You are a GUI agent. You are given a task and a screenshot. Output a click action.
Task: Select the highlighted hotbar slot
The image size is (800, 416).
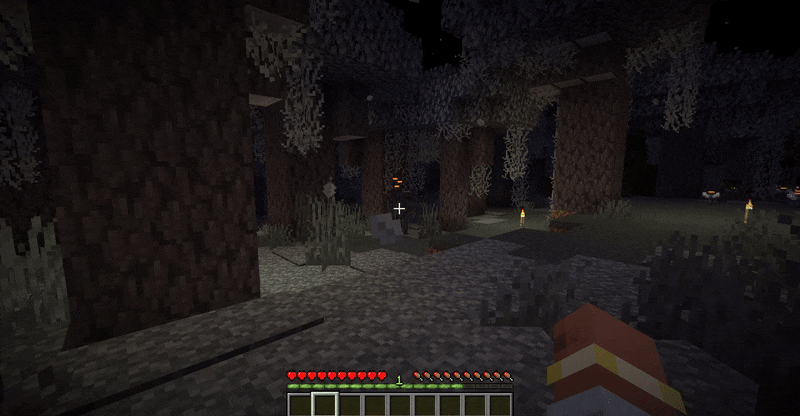point(325,404)
